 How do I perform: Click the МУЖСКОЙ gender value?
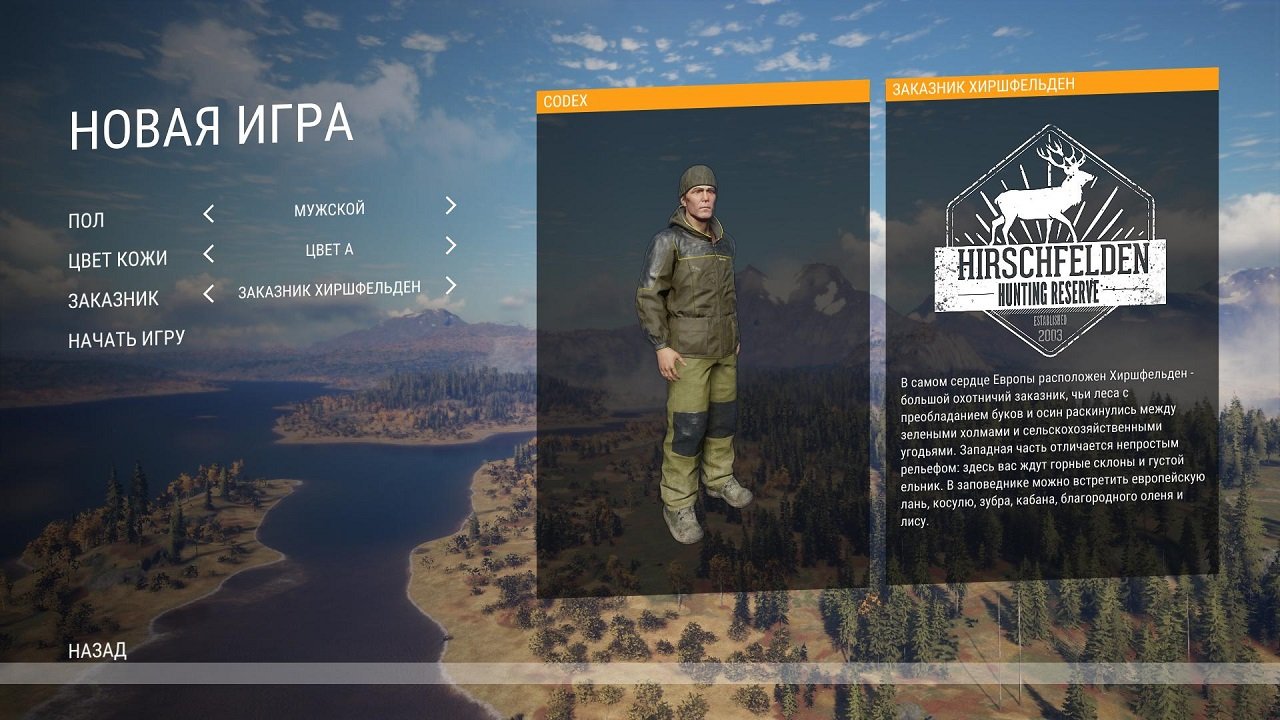(331, 207)
